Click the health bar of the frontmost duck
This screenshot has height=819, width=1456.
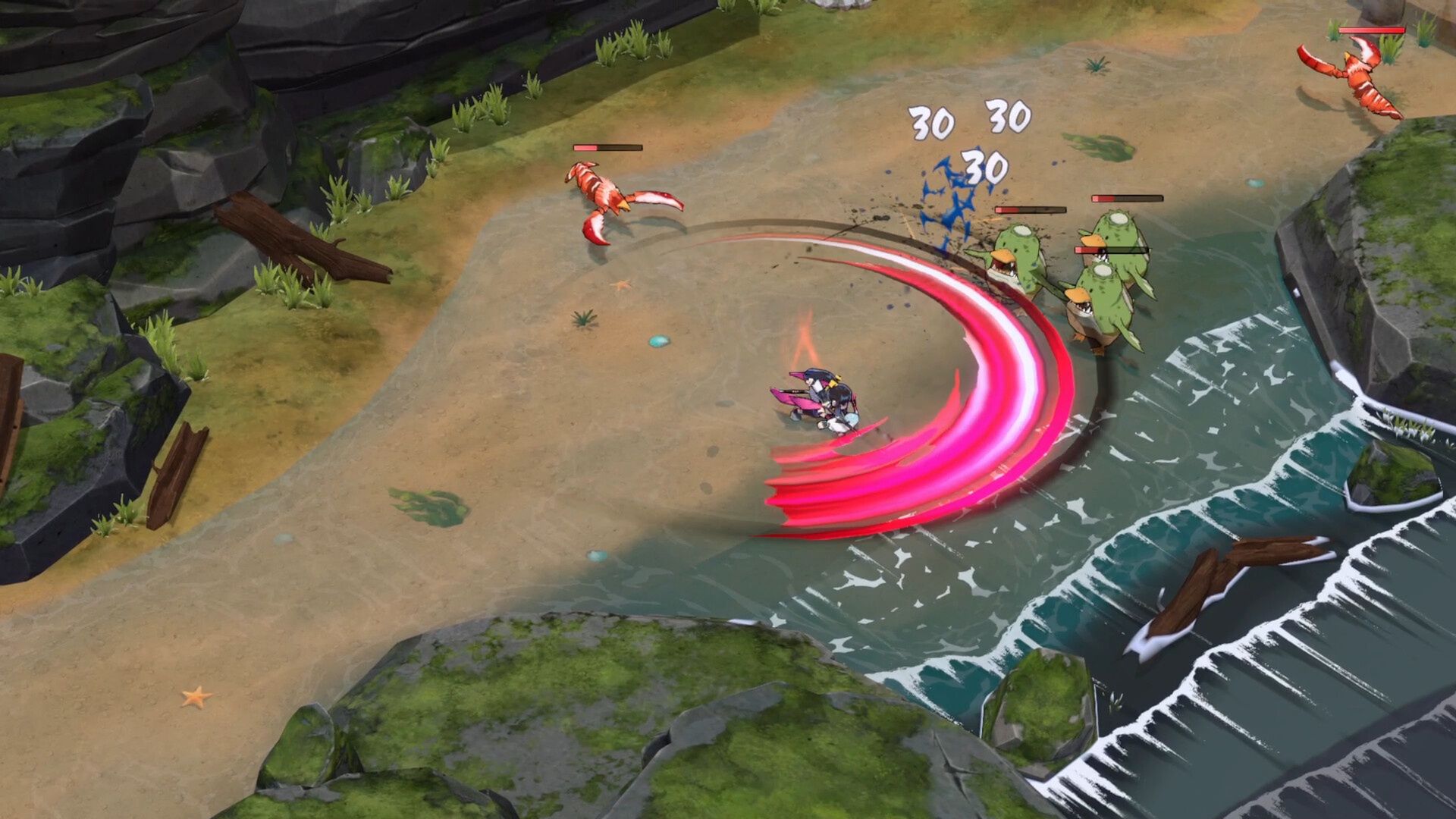click(x=1112, y=250)
